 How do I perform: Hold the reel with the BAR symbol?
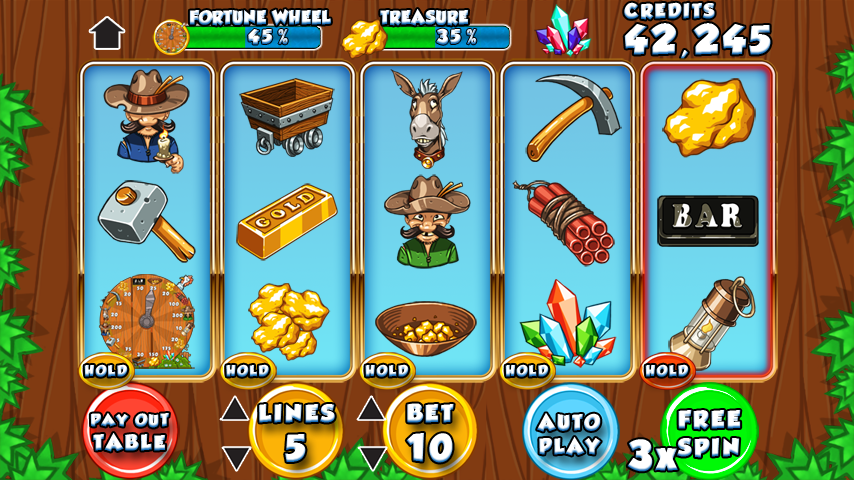(666, 370)
